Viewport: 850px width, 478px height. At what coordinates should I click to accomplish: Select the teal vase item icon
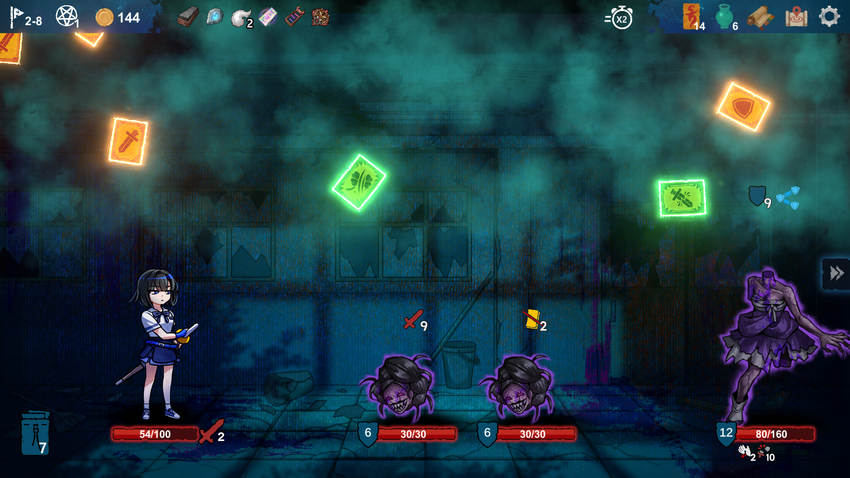click(x=724, y=17)
